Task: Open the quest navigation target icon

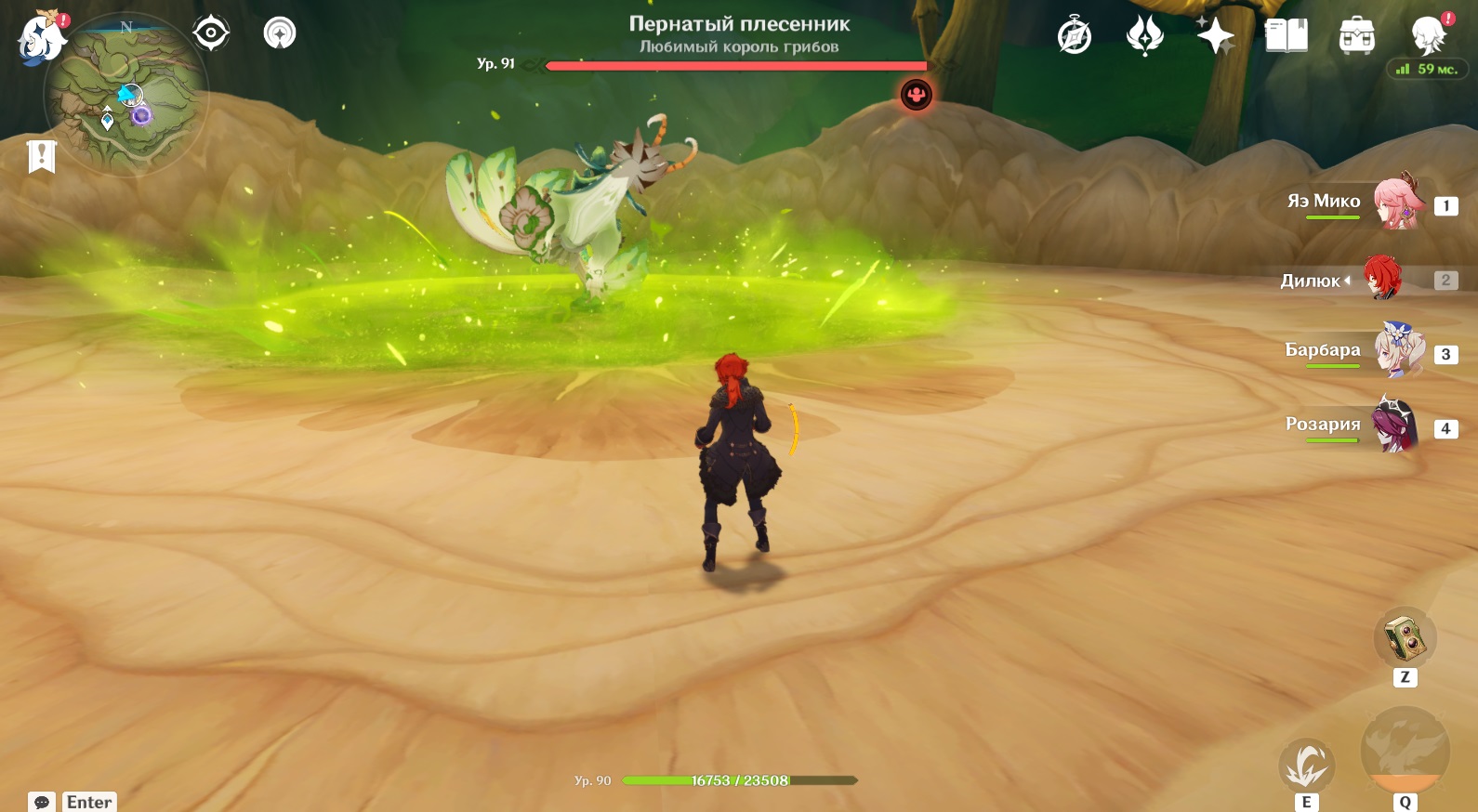Action: coord(211,33)
